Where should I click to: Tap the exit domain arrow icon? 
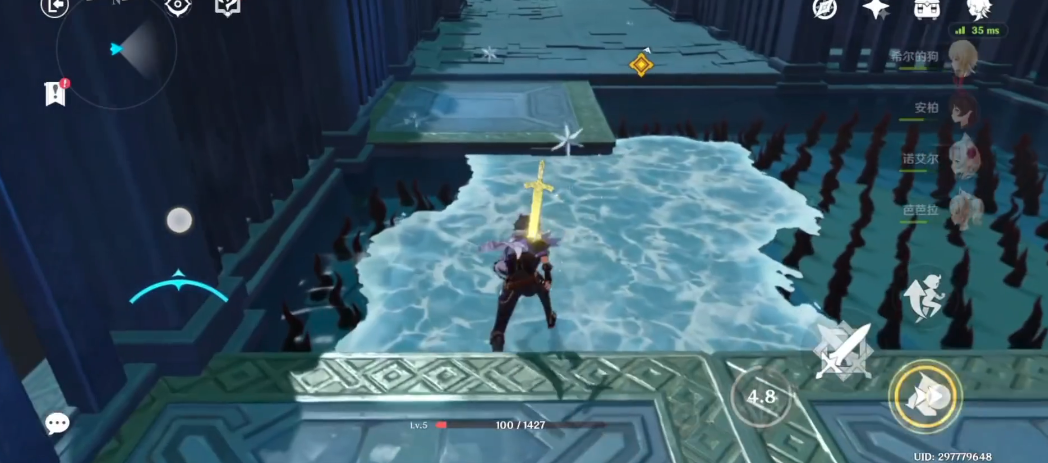55,6
